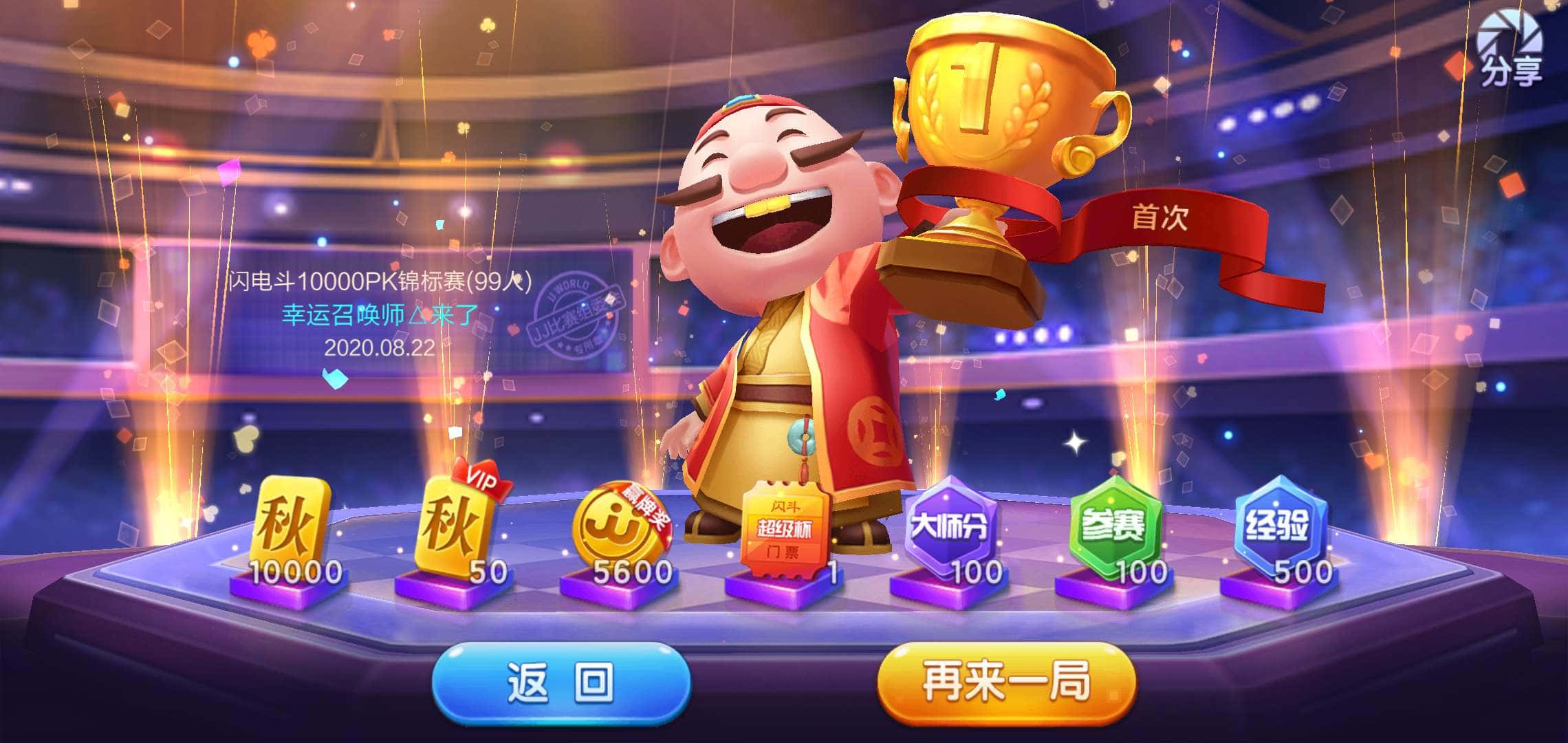Viewport: 1568px width, 743px height.
Task: Select the 闪斗超级杯门票 ticket icon
Action: [x=786, y=526]
